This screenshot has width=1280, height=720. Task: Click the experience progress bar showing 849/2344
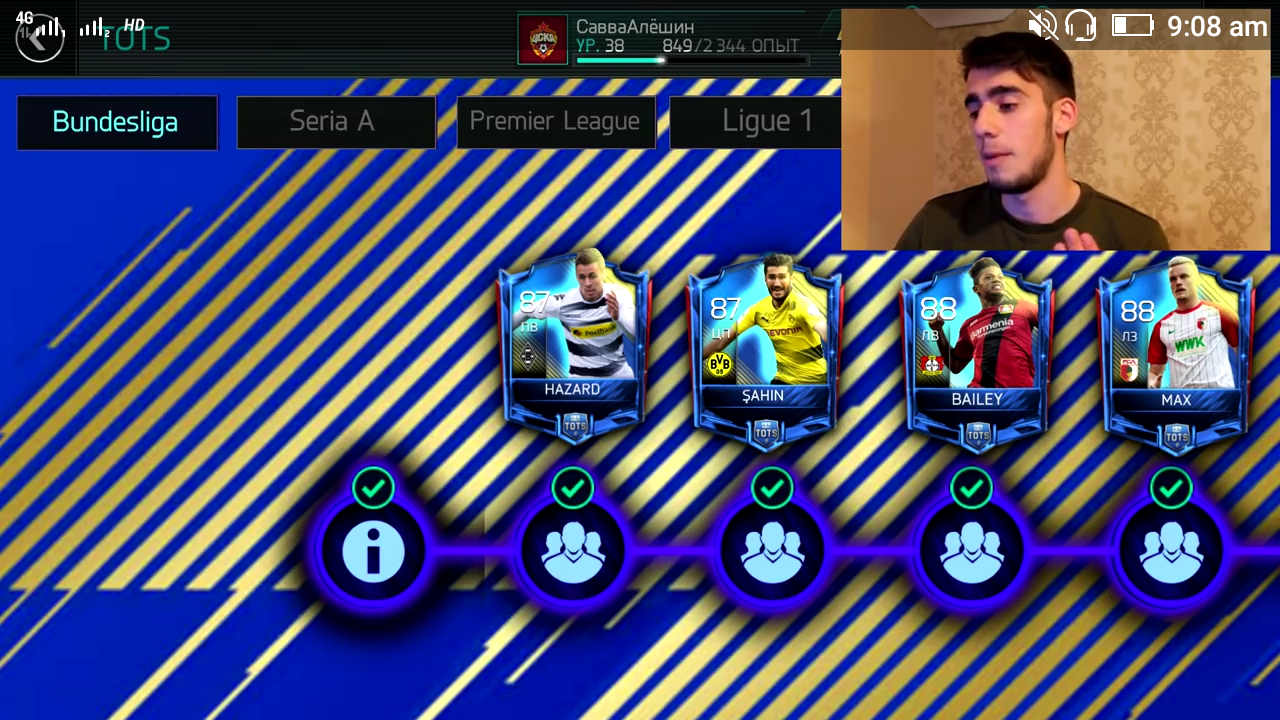point(690,60)
